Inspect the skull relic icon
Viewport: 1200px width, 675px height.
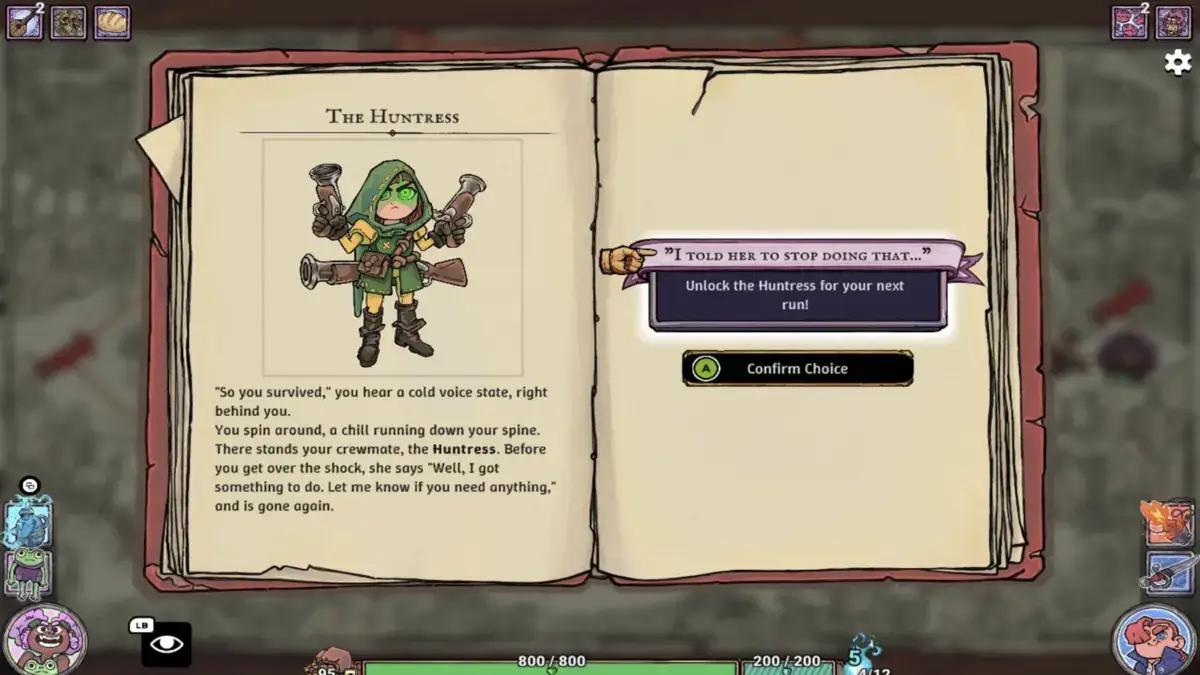pos(68,22)
